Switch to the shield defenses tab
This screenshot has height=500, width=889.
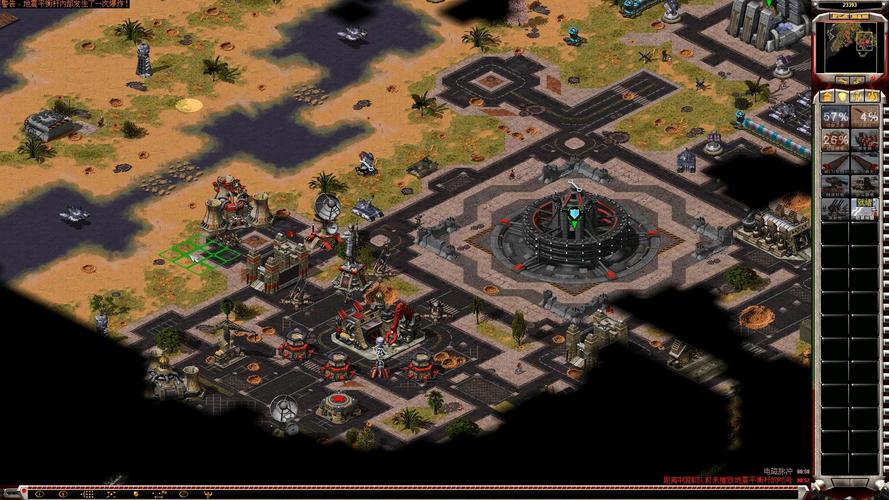[x=843, y=96]
